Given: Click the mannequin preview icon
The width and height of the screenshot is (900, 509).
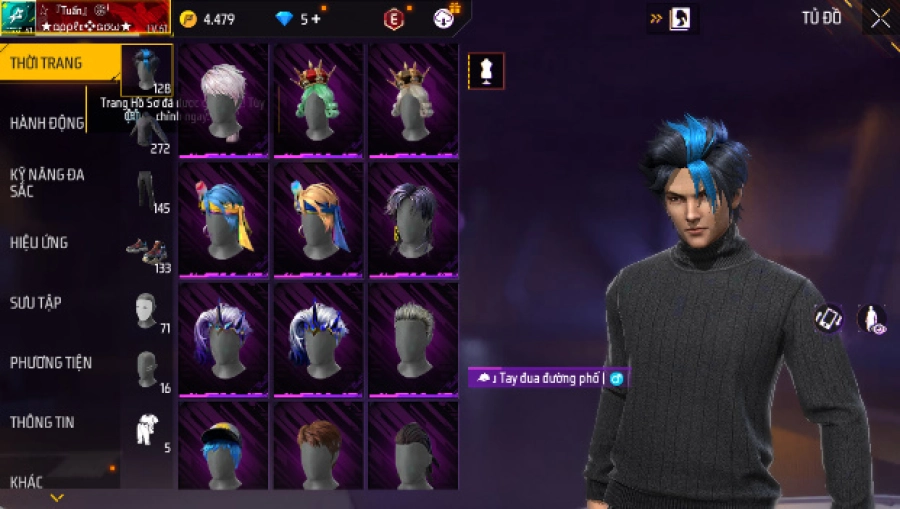Looking at the screenshot, I should pos(486,71).
